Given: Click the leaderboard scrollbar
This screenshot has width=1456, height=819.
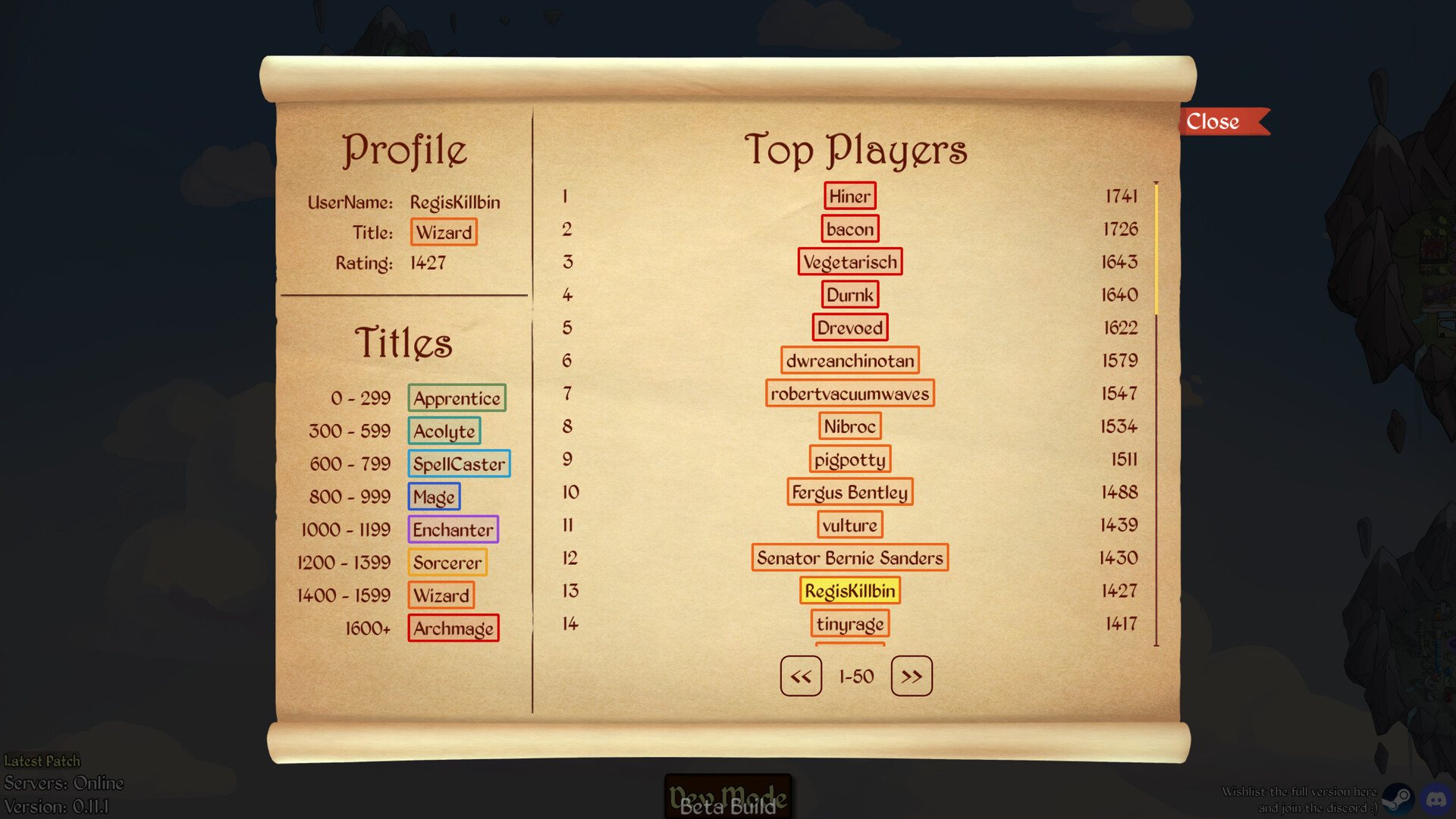Looking at the screenshot, I should pyautogui.click(x=1156, y=249).
